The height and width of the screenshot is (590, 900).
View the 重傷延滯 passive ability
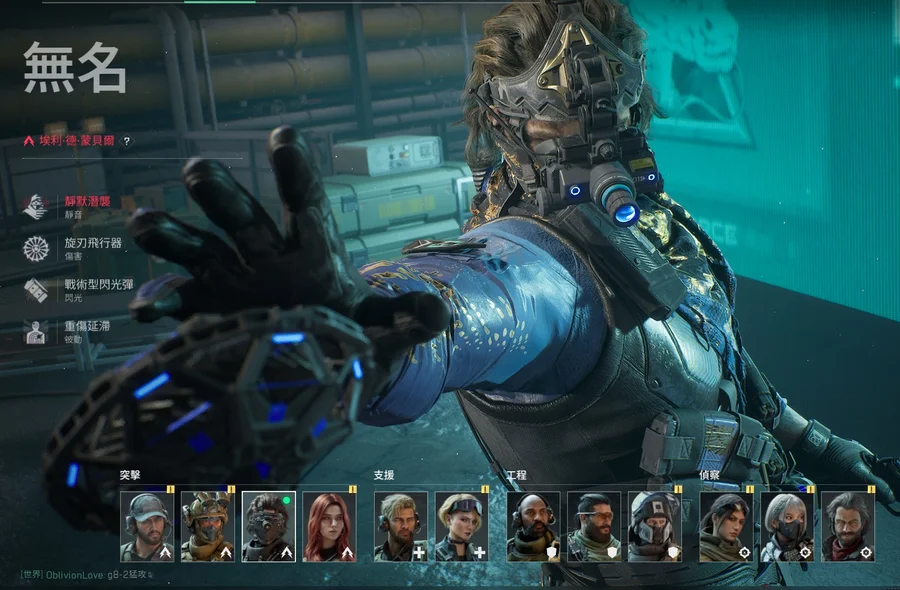coord(85,331)
